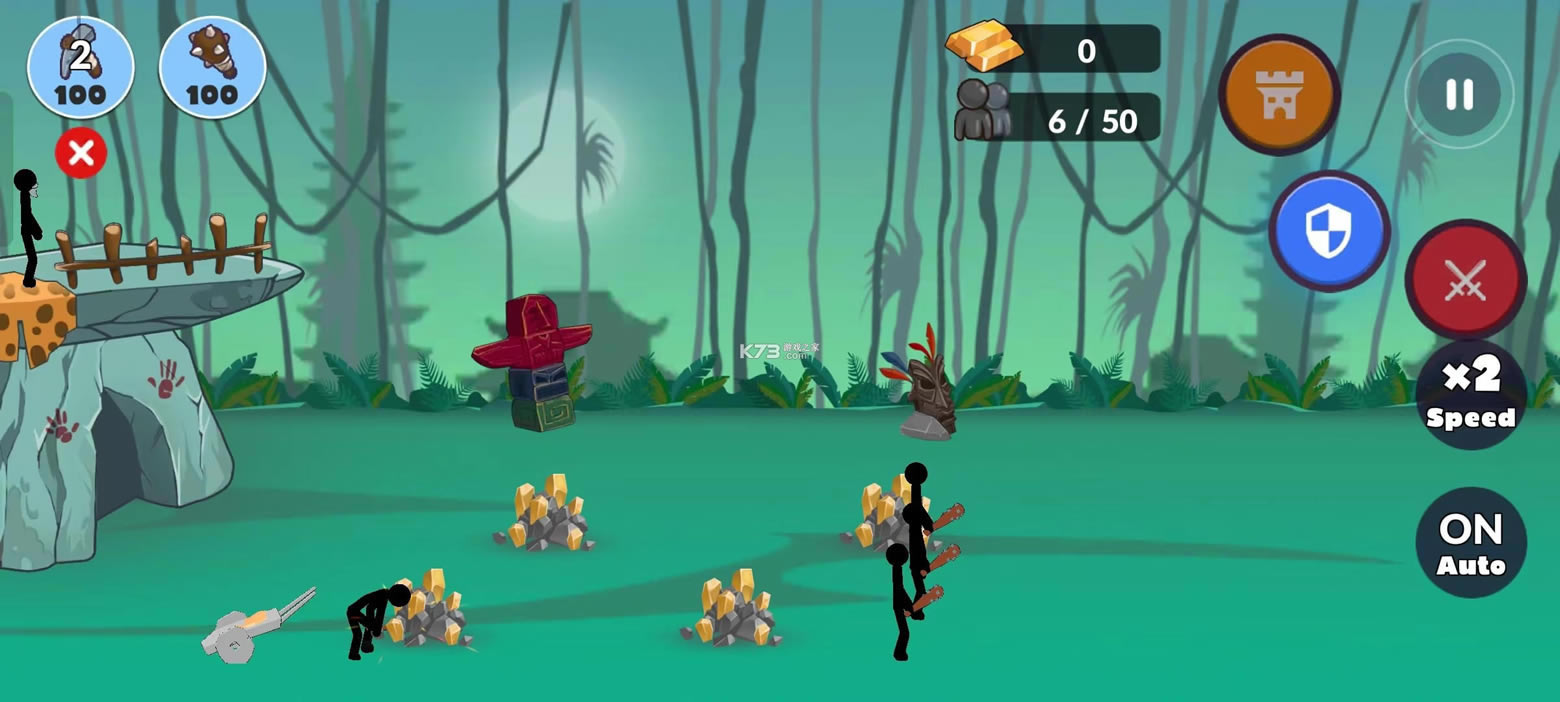The height and width of the screenshot is (702, 1560).
Task: Cancel the queued unit with red X
Action: tap(81, 154)
